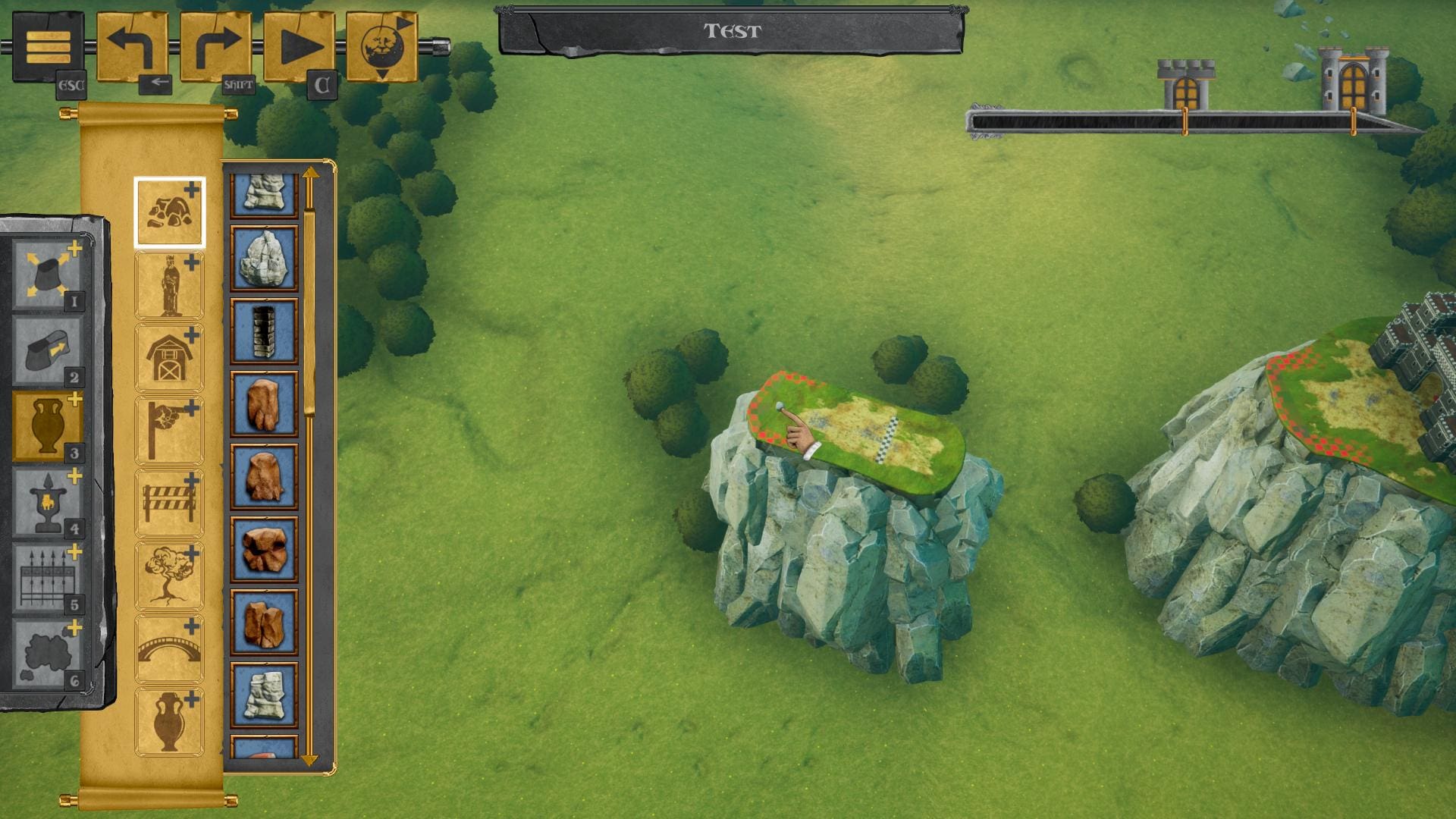The image size is (1456, 819).
Task: Select the cloud smoke tool
Action: coord(47,654)
